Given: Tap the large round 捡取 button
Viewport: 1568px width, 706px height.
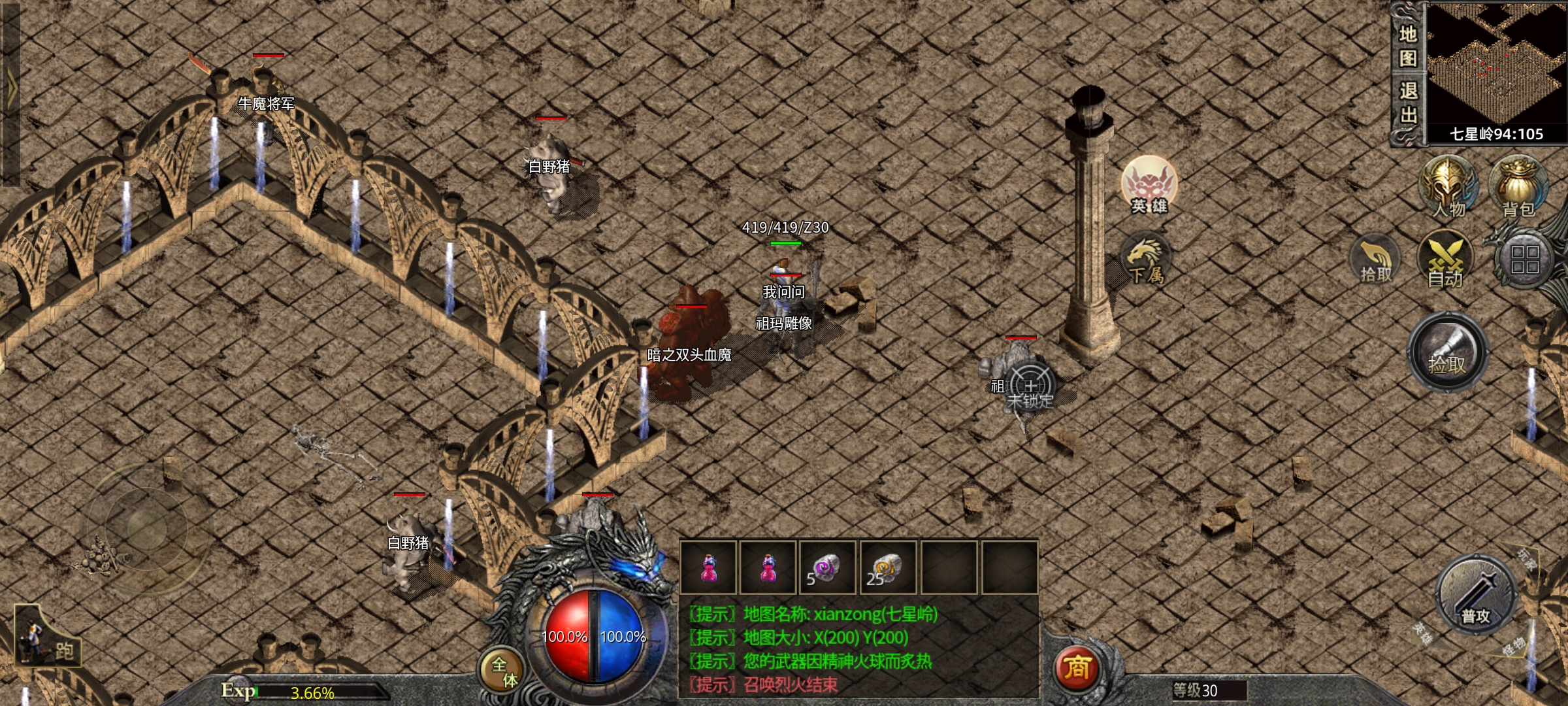Looking at the screenshot, I should click(x=1448, y=352).
